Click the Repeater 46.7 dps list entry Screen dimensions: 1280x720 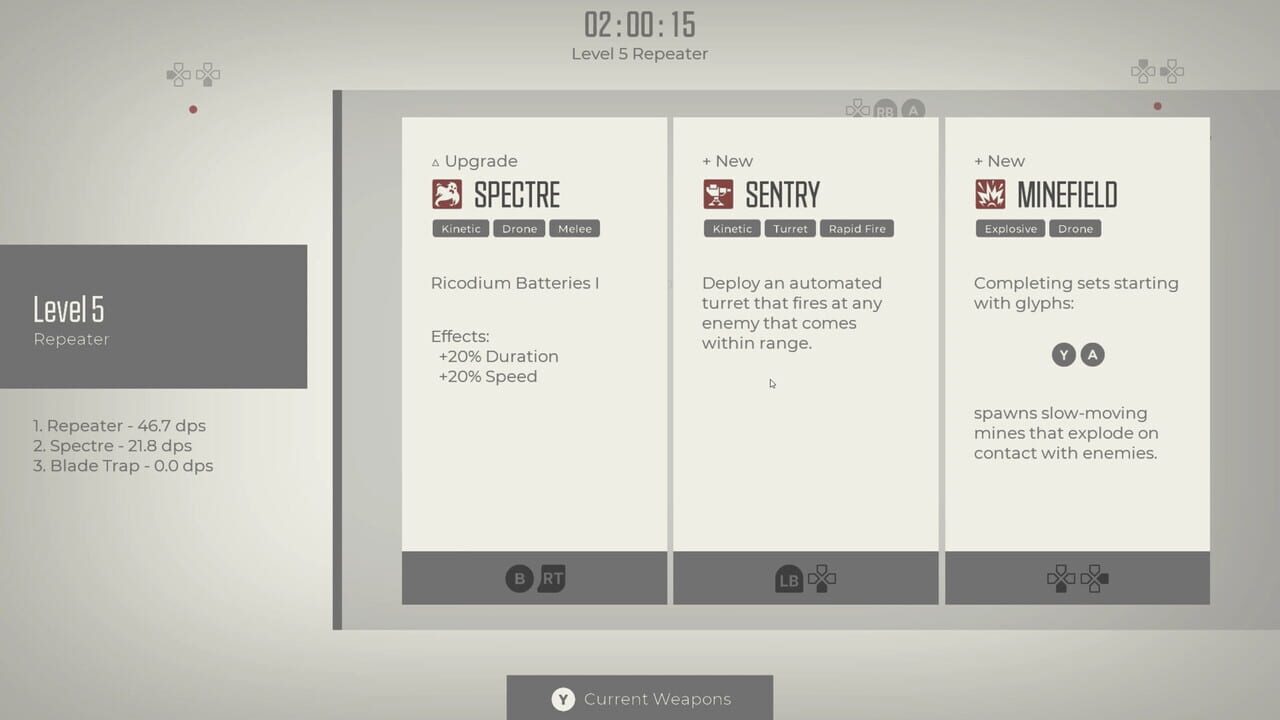(120, 425)
